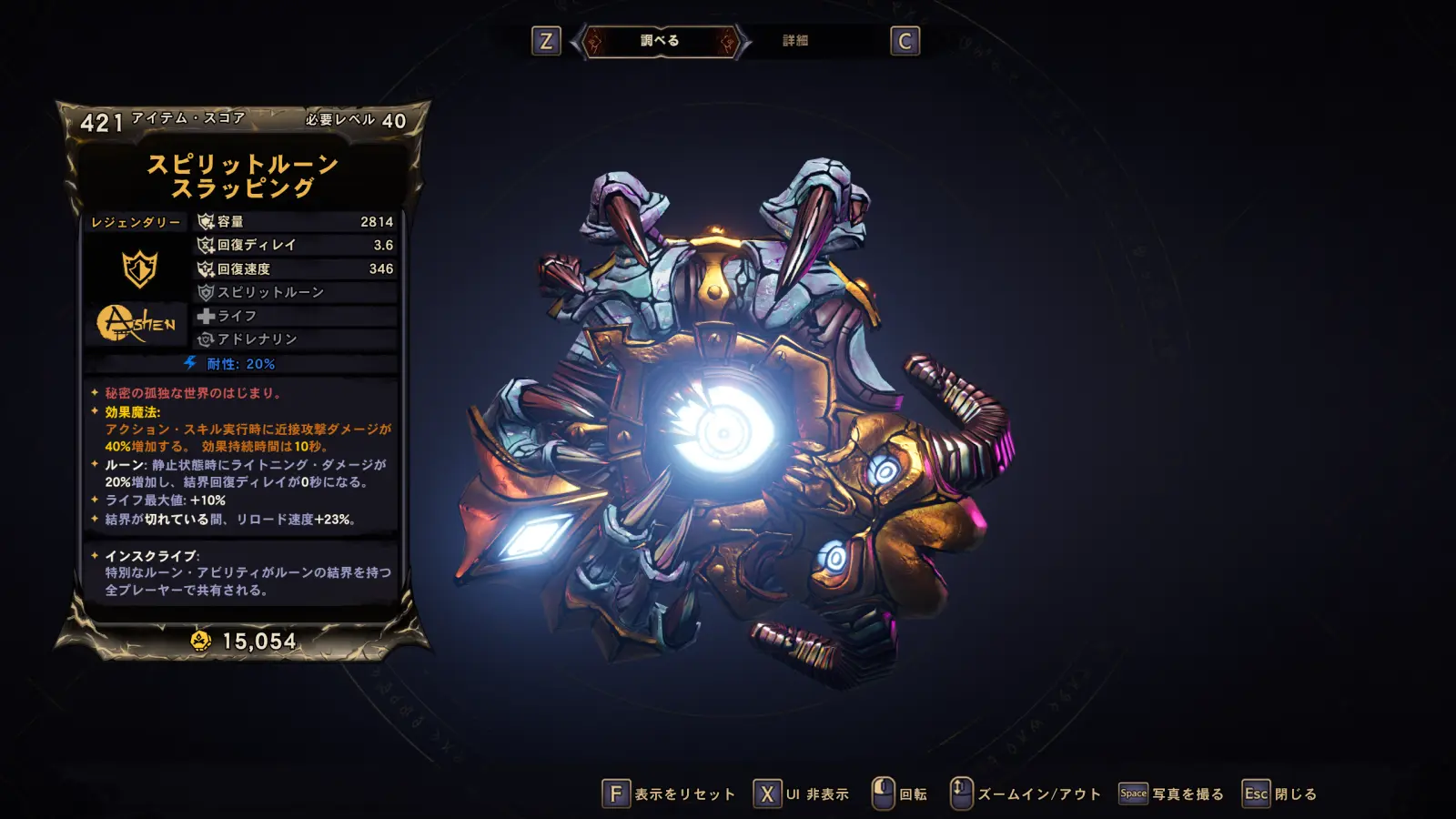The height and width of the screenshot is (819, 1456).
Task: Take a photo with 写真を撮る
Action: point(1172,794)
